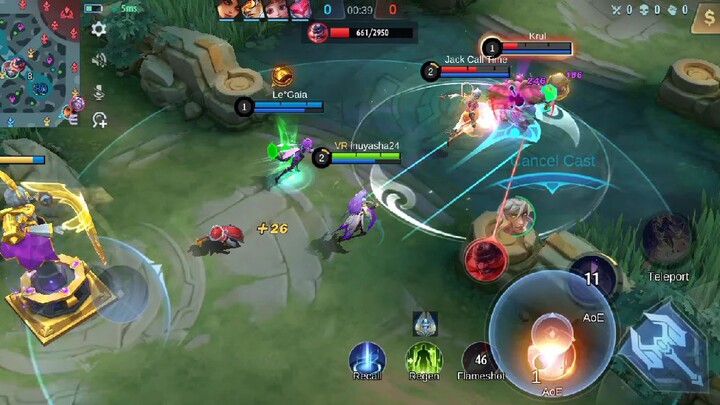Screen dimensions: 720x405
Task: Select the first hero portrait in top scoreboard
Action: (227, 10)
